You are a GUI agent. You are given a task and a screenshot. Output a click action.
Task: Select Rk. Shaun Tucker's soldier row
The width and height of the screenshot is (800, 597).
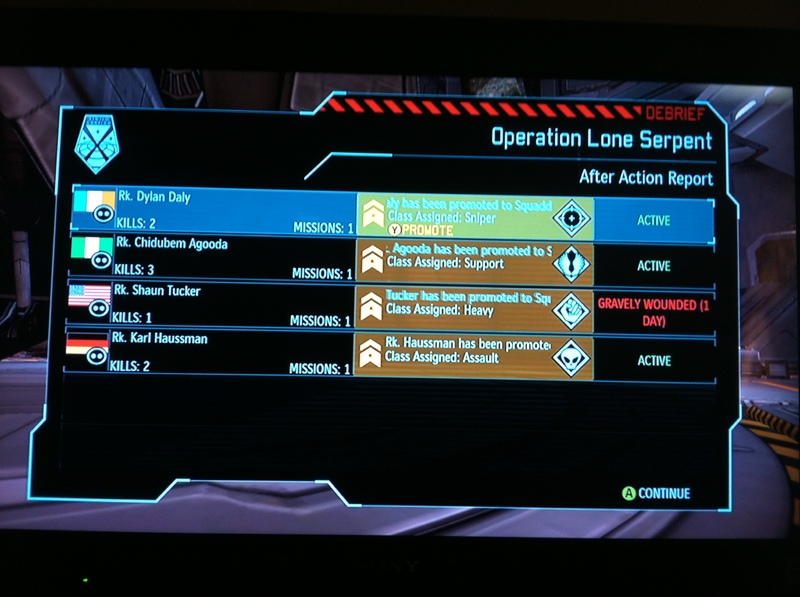tap(215, 306)
